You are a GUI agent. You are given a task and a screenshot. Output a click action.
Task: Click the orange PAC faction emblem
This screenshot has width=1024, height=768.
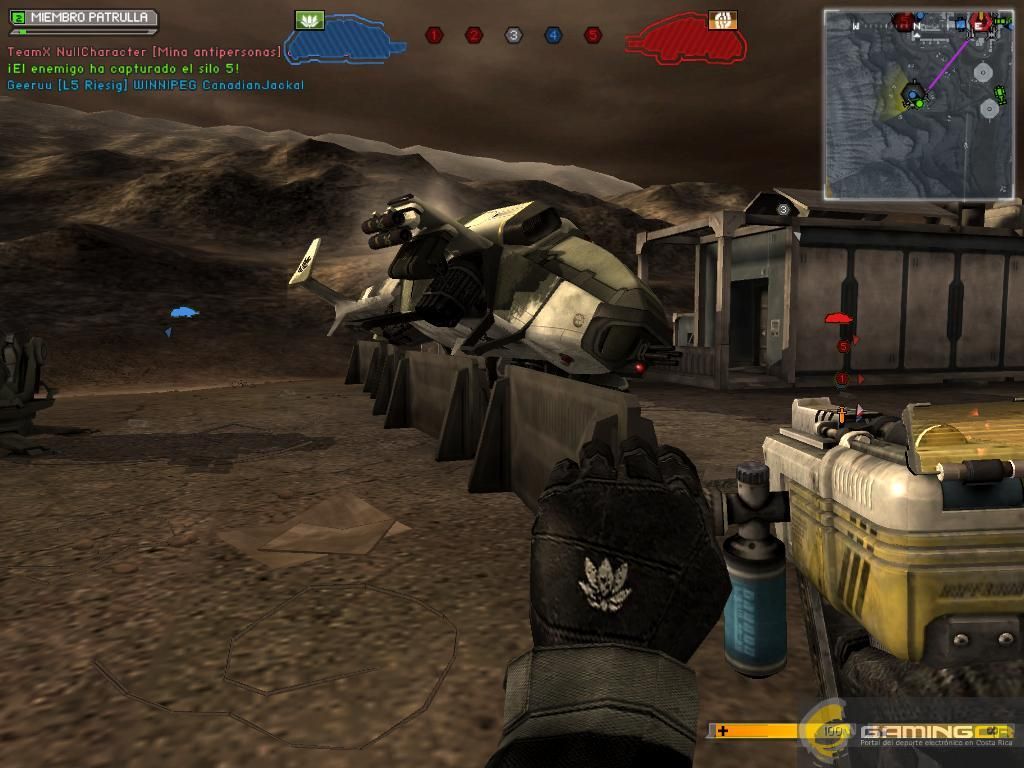pos(722,19)
